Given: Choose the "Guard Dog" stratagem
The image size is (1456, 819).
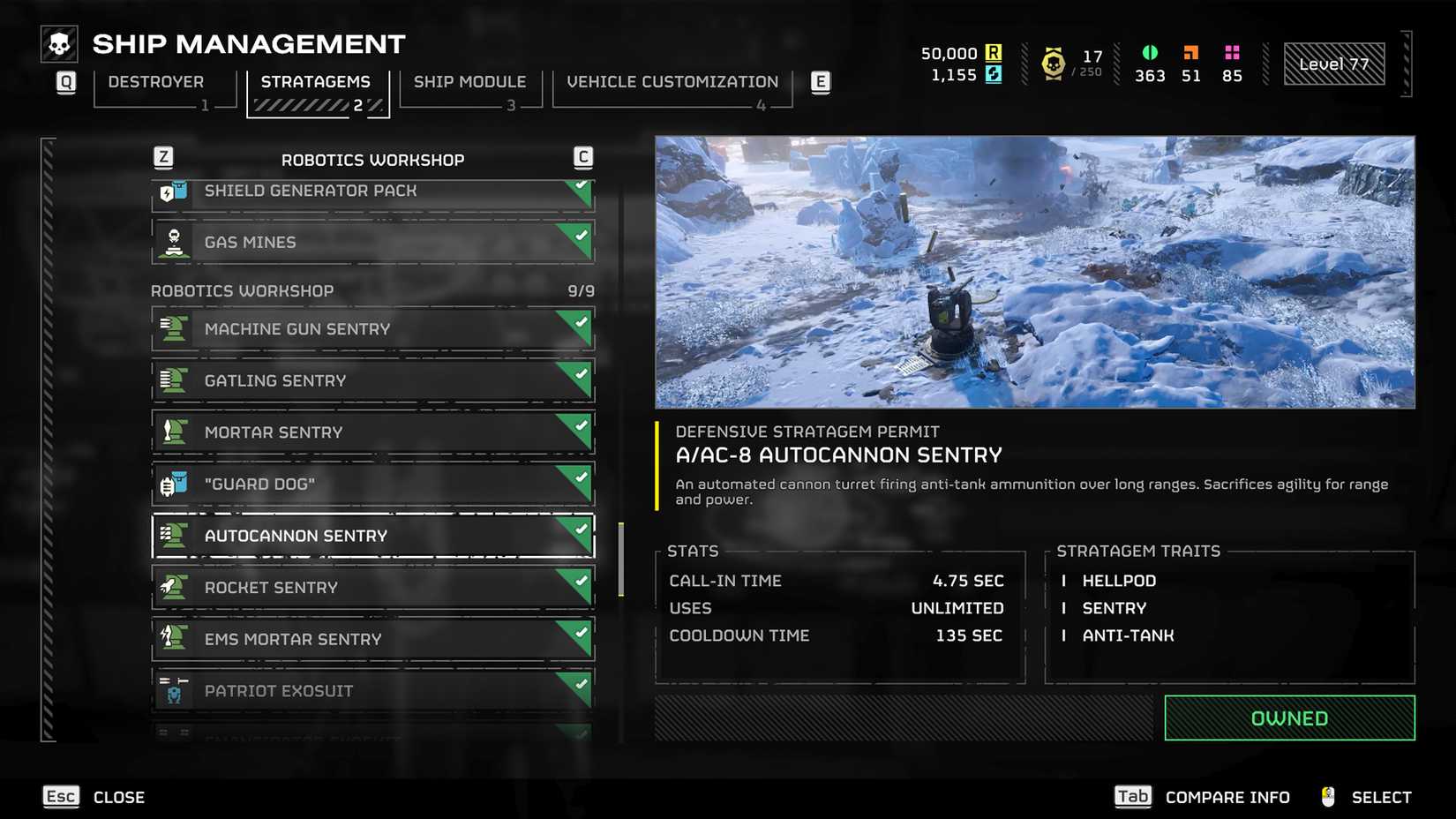Looking at the screenshot, I should point(372,484).
